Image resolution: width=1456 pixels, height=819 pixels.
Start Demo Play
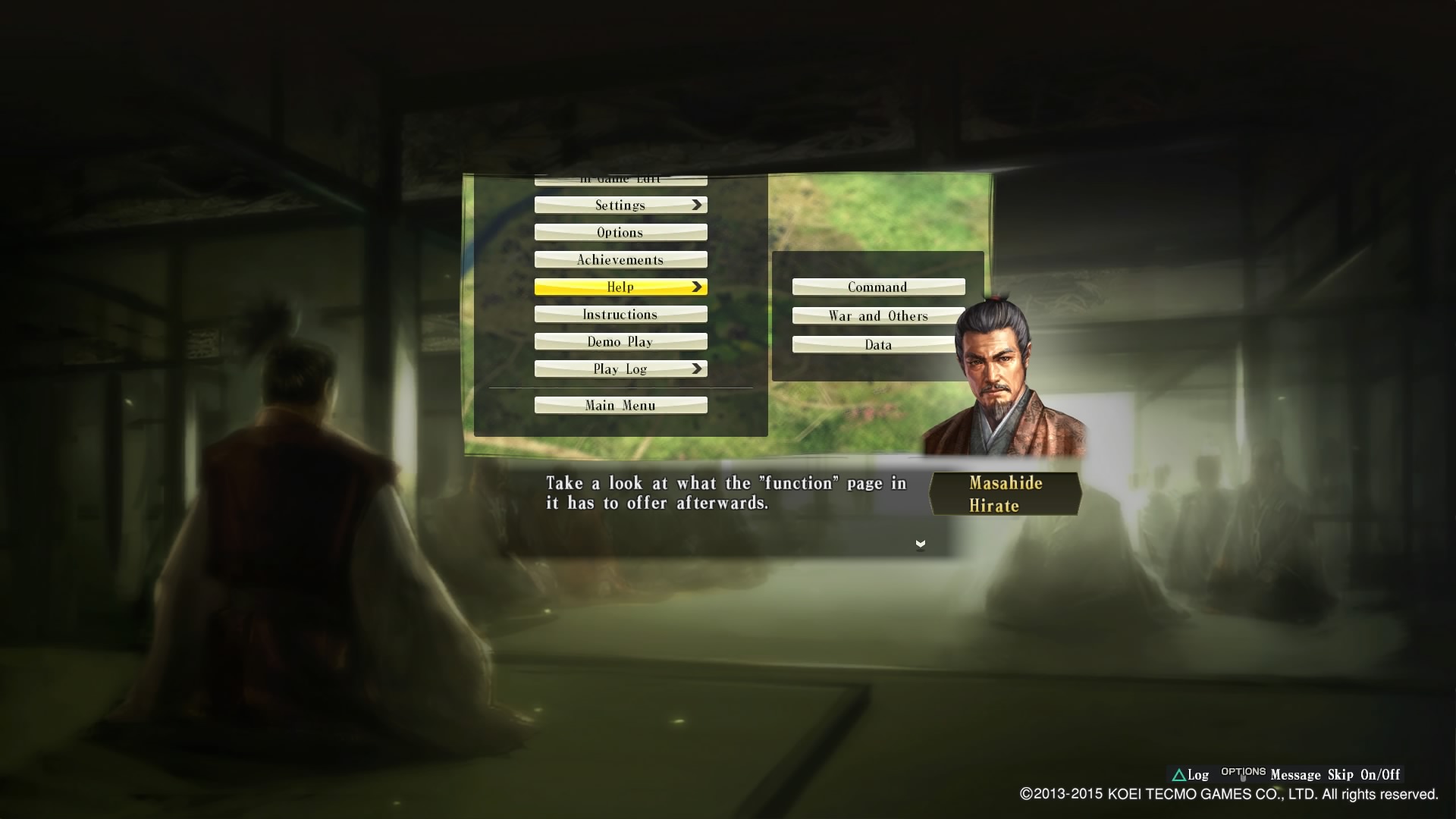point(620,341)
